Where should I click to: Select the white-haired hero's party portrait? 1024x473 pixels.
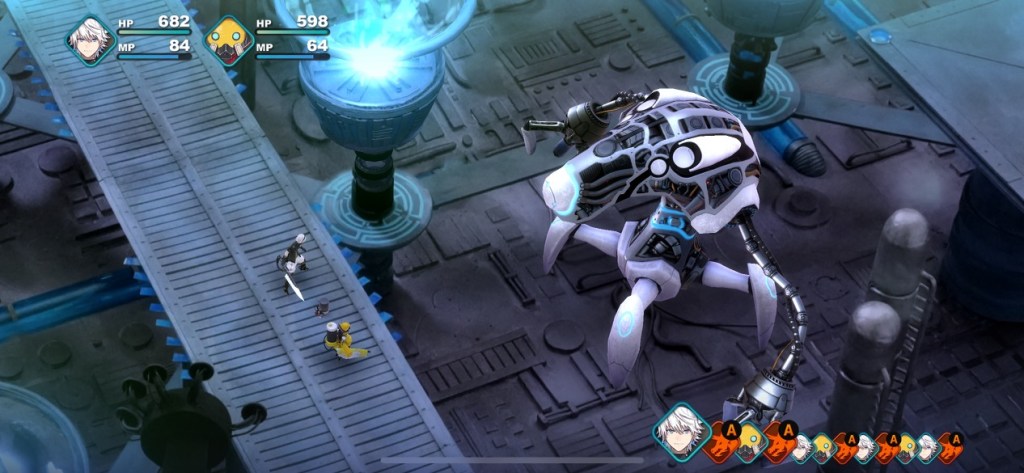(x=90, y=40)
